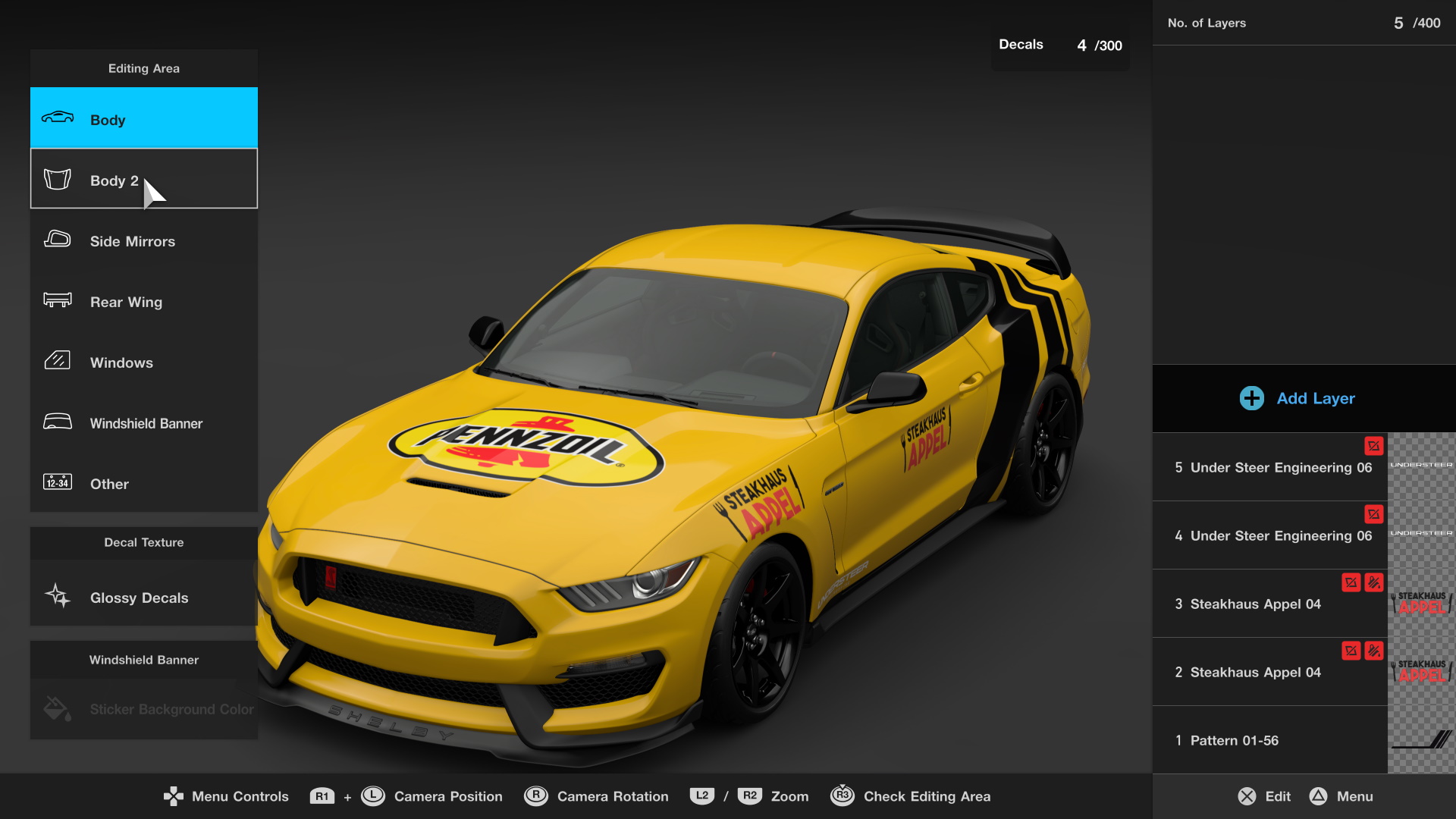Viewport: 1456px width, 819px height.
Task: Click the Steakhaus Appel thumbnail on layer 3
Action: pos(1420,603)
